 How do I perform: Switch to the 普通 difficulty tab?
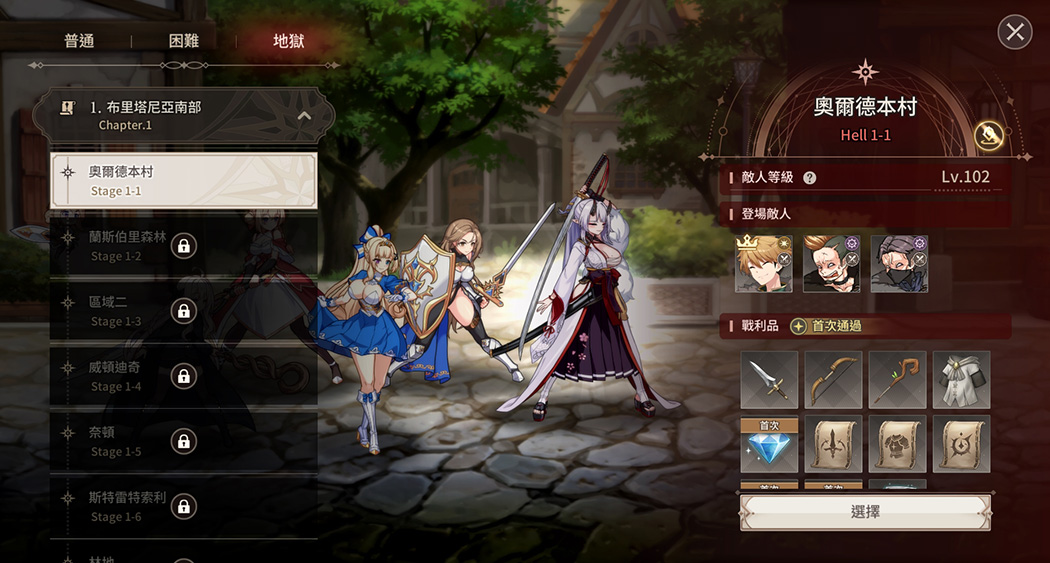coord(79,41)
